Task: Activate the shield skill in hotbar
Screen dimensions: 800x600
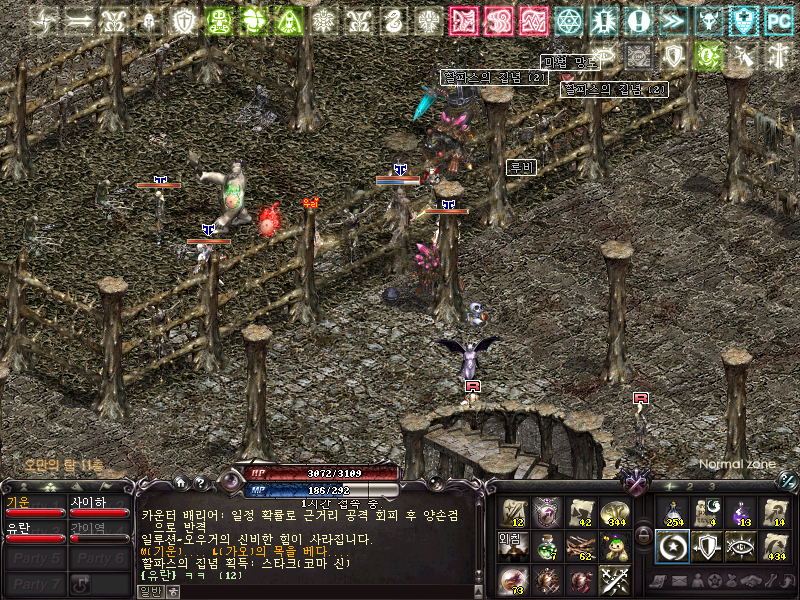Action: click(x=706, y=546)
